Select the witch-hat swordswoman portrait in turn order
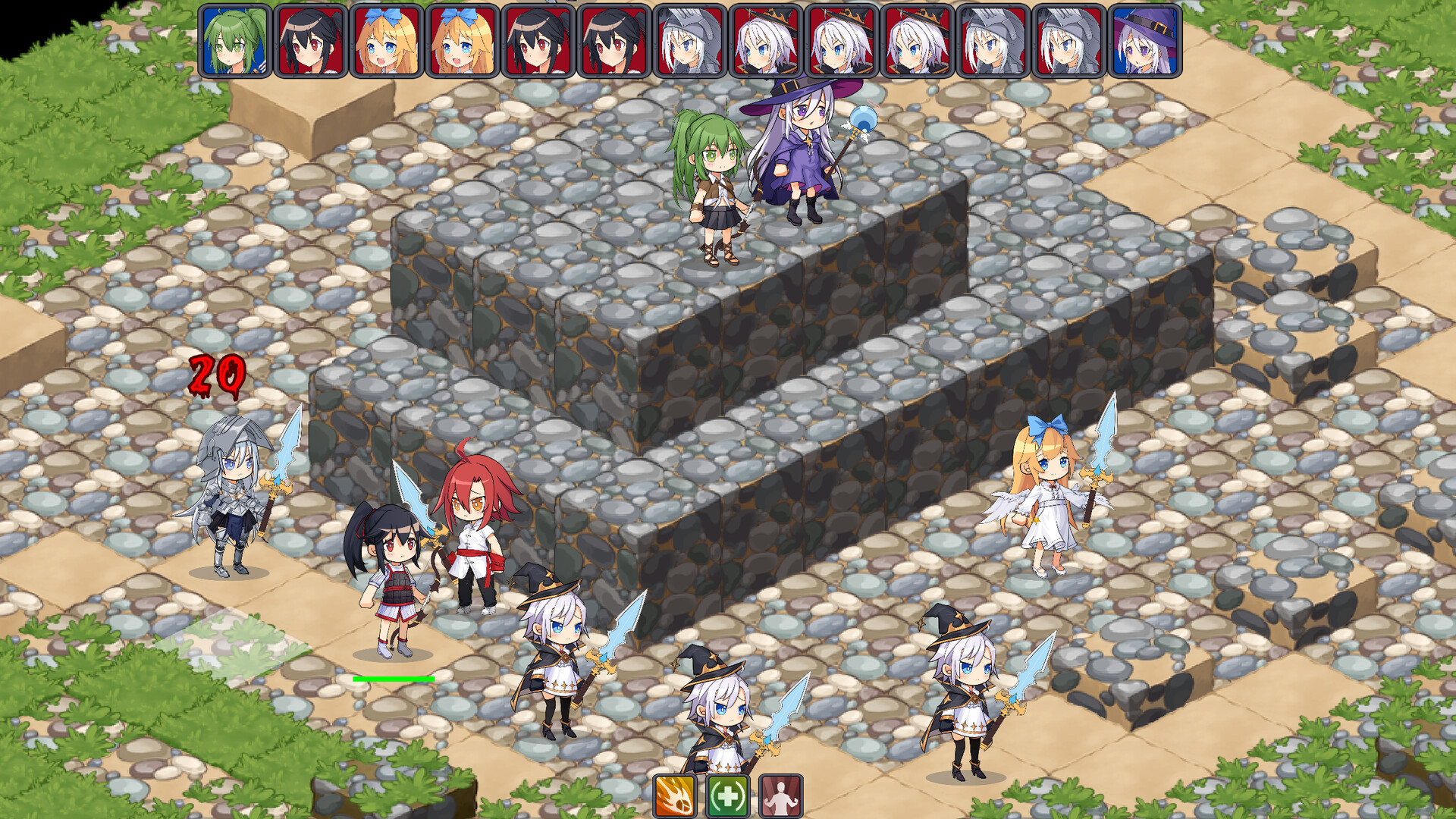This screenshot has height=819, width=1456. [767, 42]
